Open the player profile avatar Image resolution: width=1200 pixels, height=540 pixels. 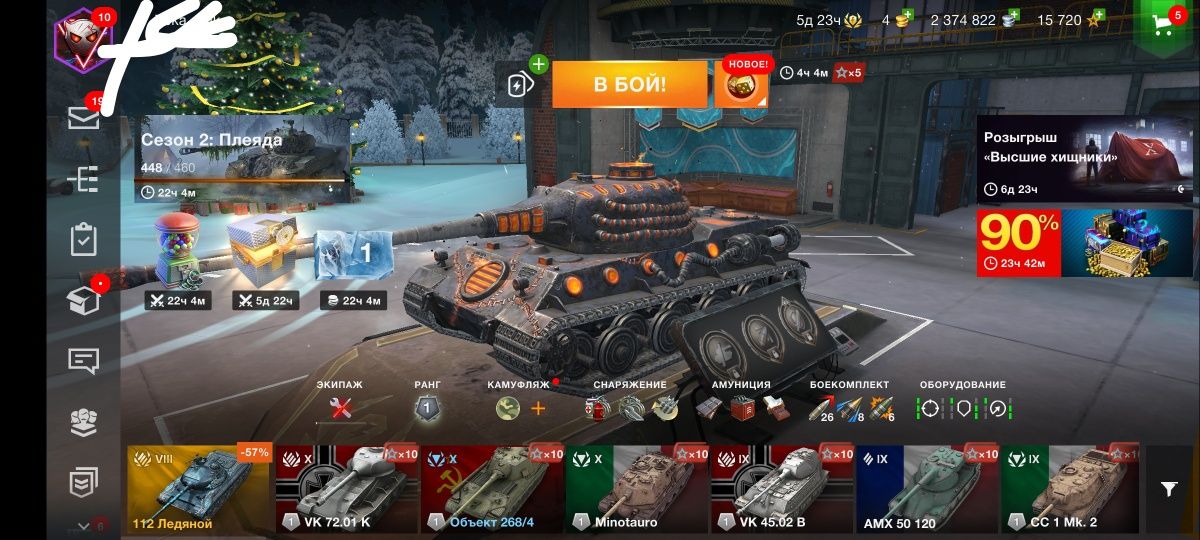pyautogui.click(x=81, y=35)
